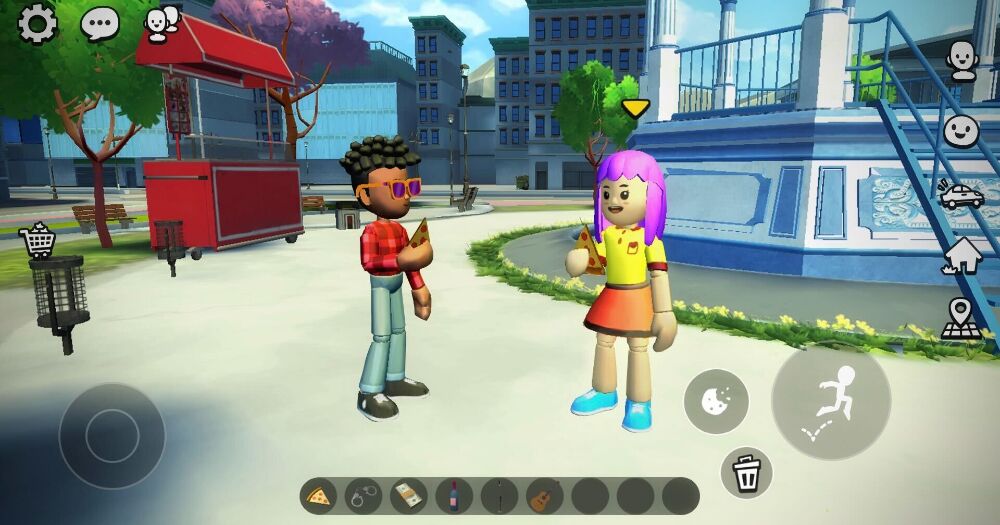Eat using the bitten cookie button
Viewport: 1000px width, 525px height.
[716, 401]
